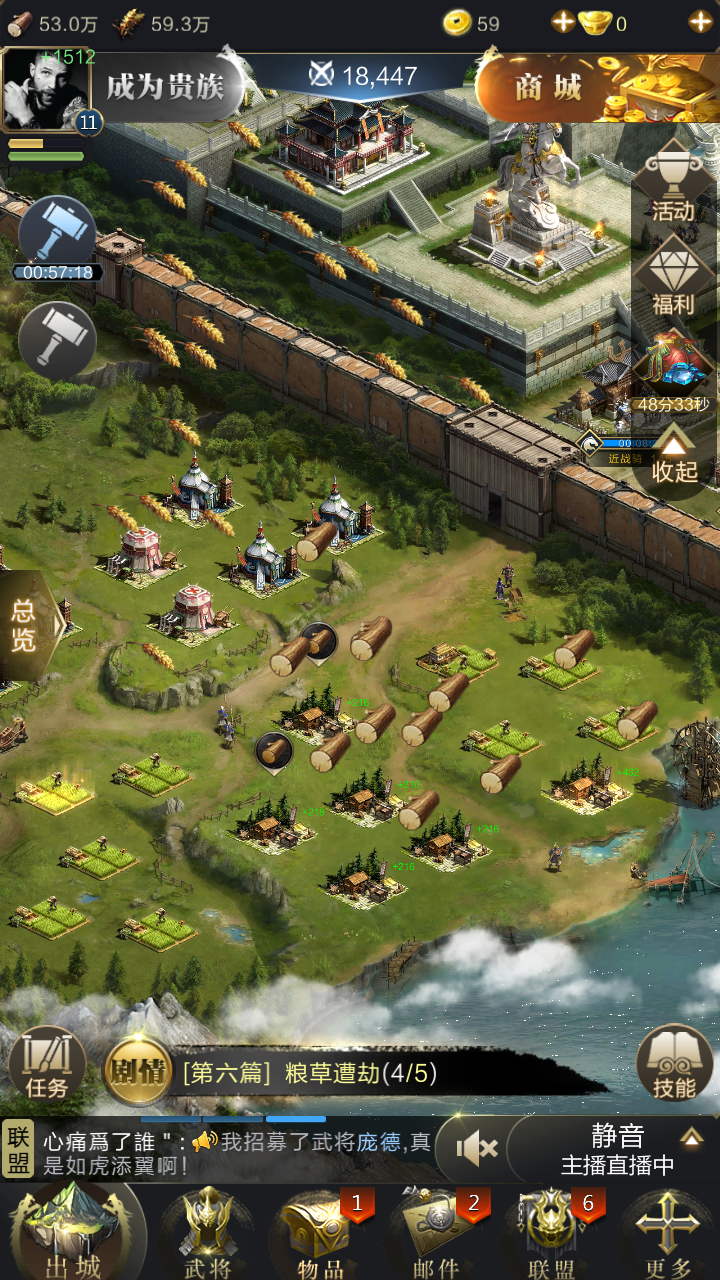Collapse side menu with 收起 button
Image resolution: width=720 pixels, height=1280 pixels.
[x=675, y=458]
